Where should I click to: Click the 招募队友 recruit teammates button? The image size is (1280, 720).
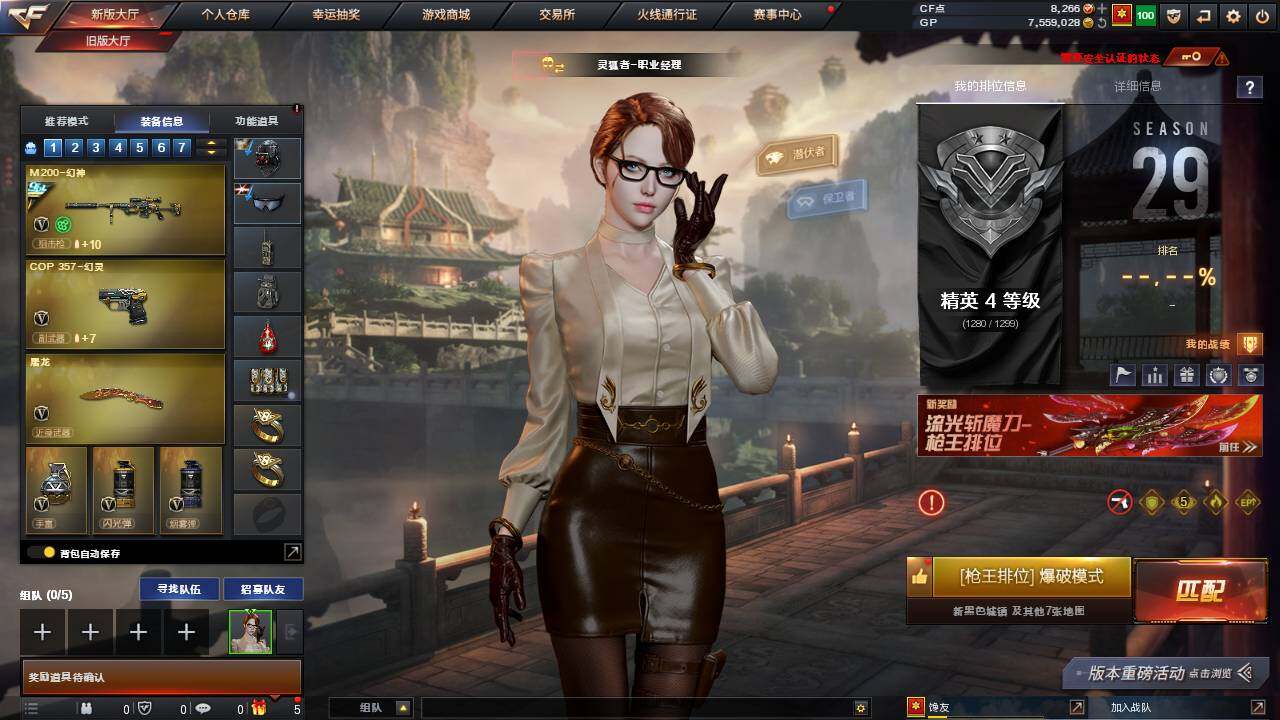263,589
